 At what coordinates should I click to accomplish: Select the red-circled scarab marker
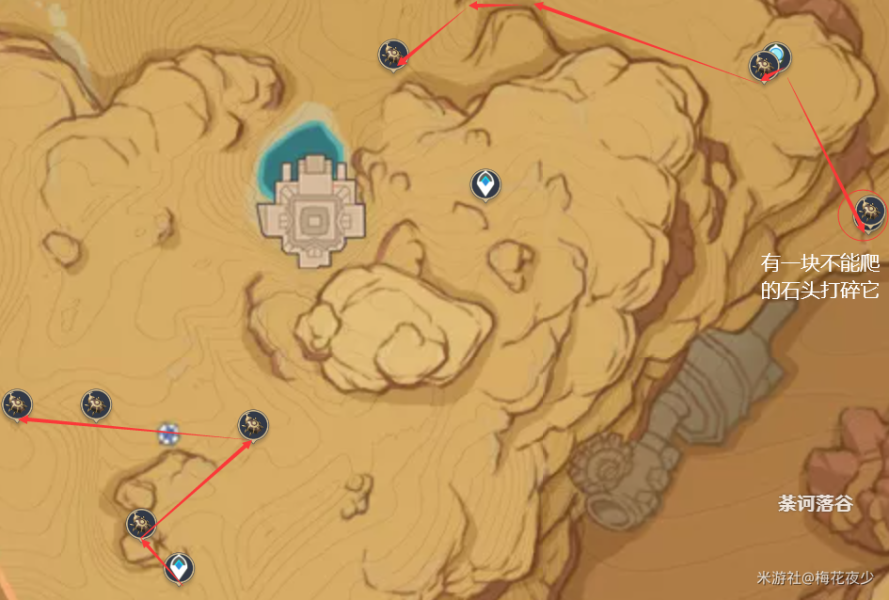pos(865,210)
